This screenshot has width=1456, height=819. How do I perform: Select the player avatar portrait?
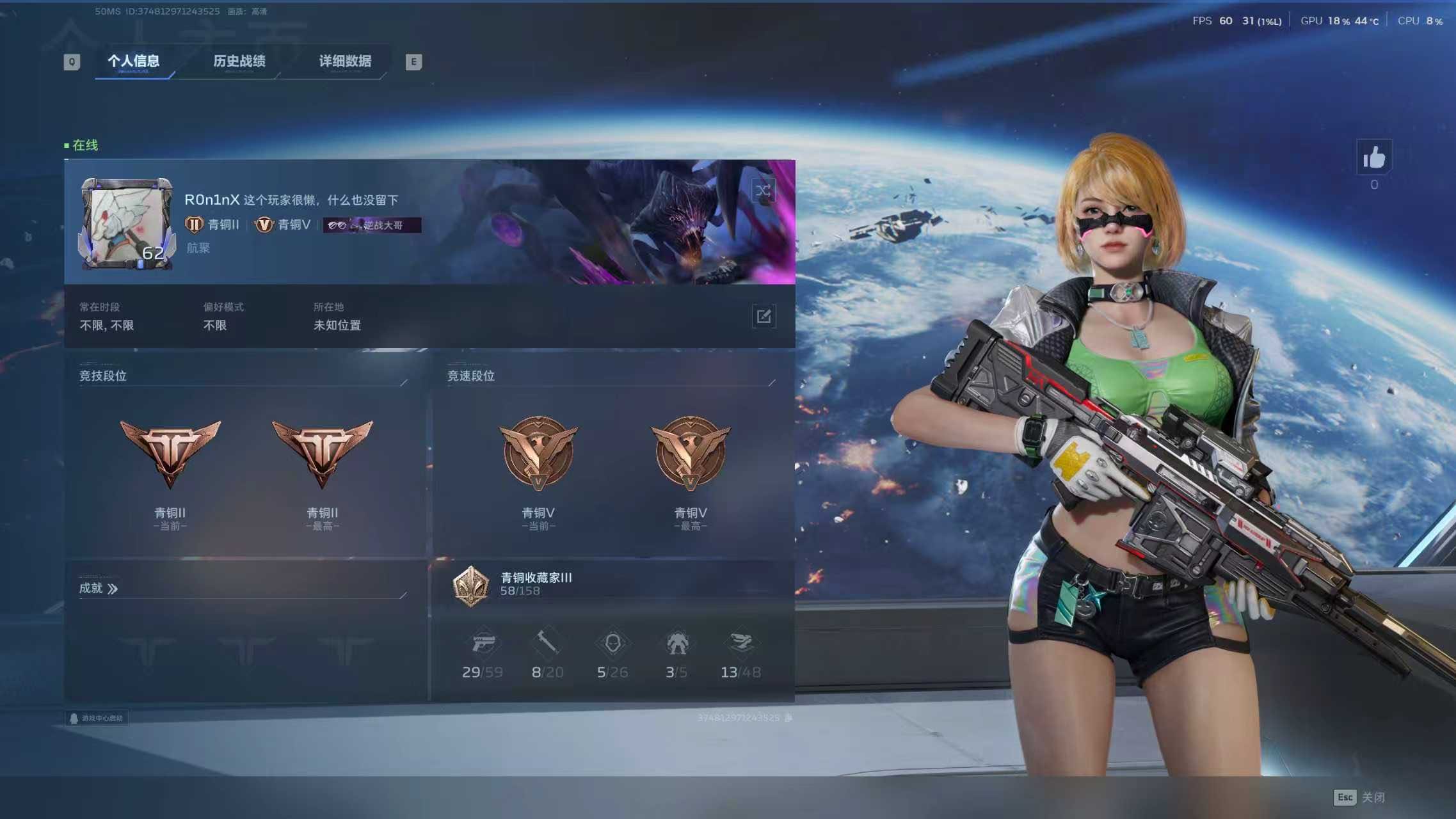click(127, 223)
